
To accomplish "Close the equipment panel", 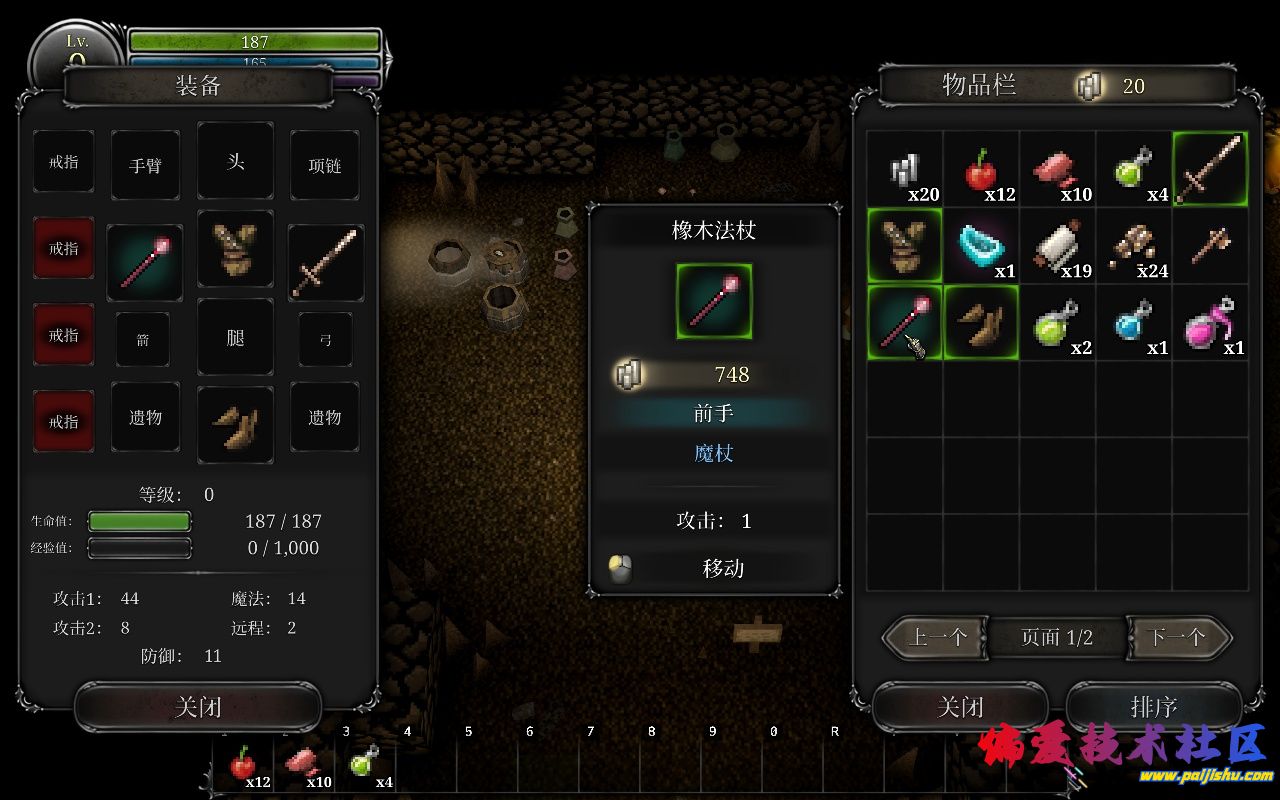I will pyautogui.click(x=197, y=707).
